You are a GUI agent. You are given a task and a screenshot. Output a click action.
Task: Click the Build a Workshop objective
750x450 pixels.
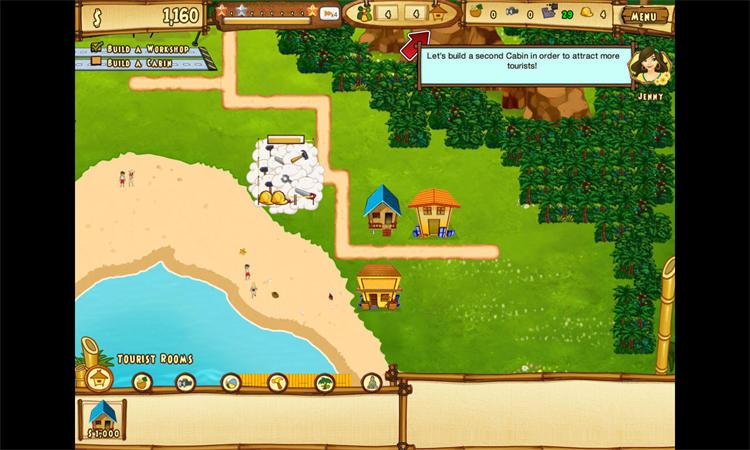[x=143, y=46]
